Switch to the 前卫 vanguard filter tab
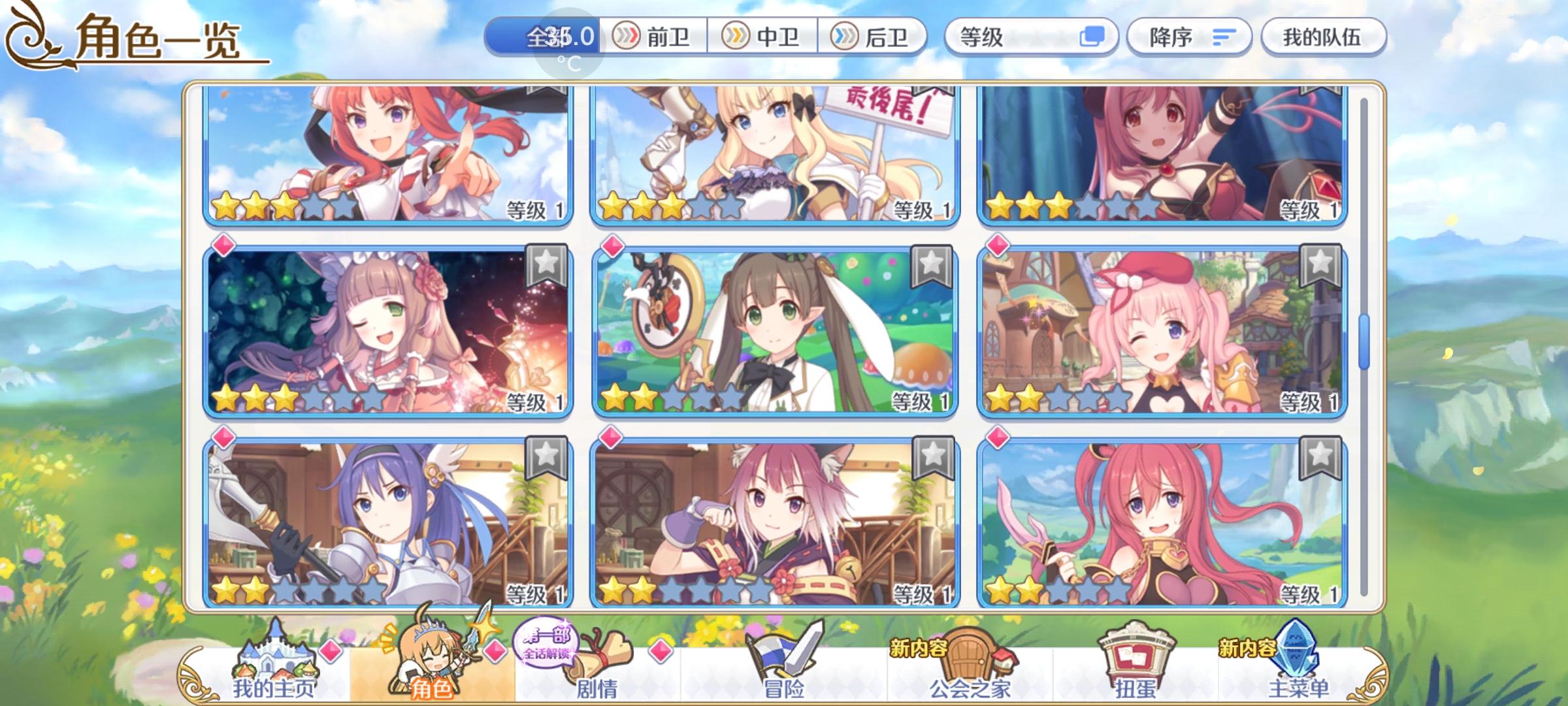Viewport: 1568px width, 706px height. click(656, 37)
